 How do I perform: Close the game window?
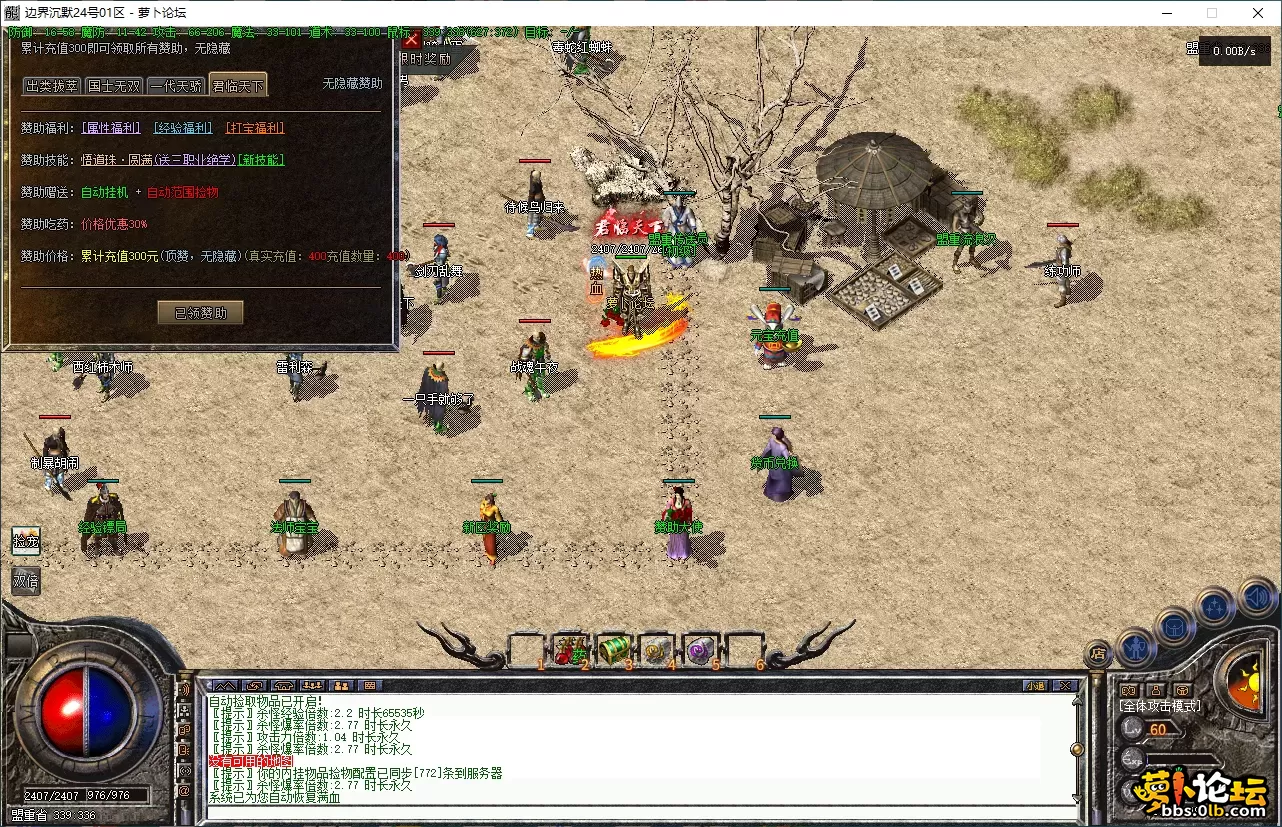[1258, 13]
